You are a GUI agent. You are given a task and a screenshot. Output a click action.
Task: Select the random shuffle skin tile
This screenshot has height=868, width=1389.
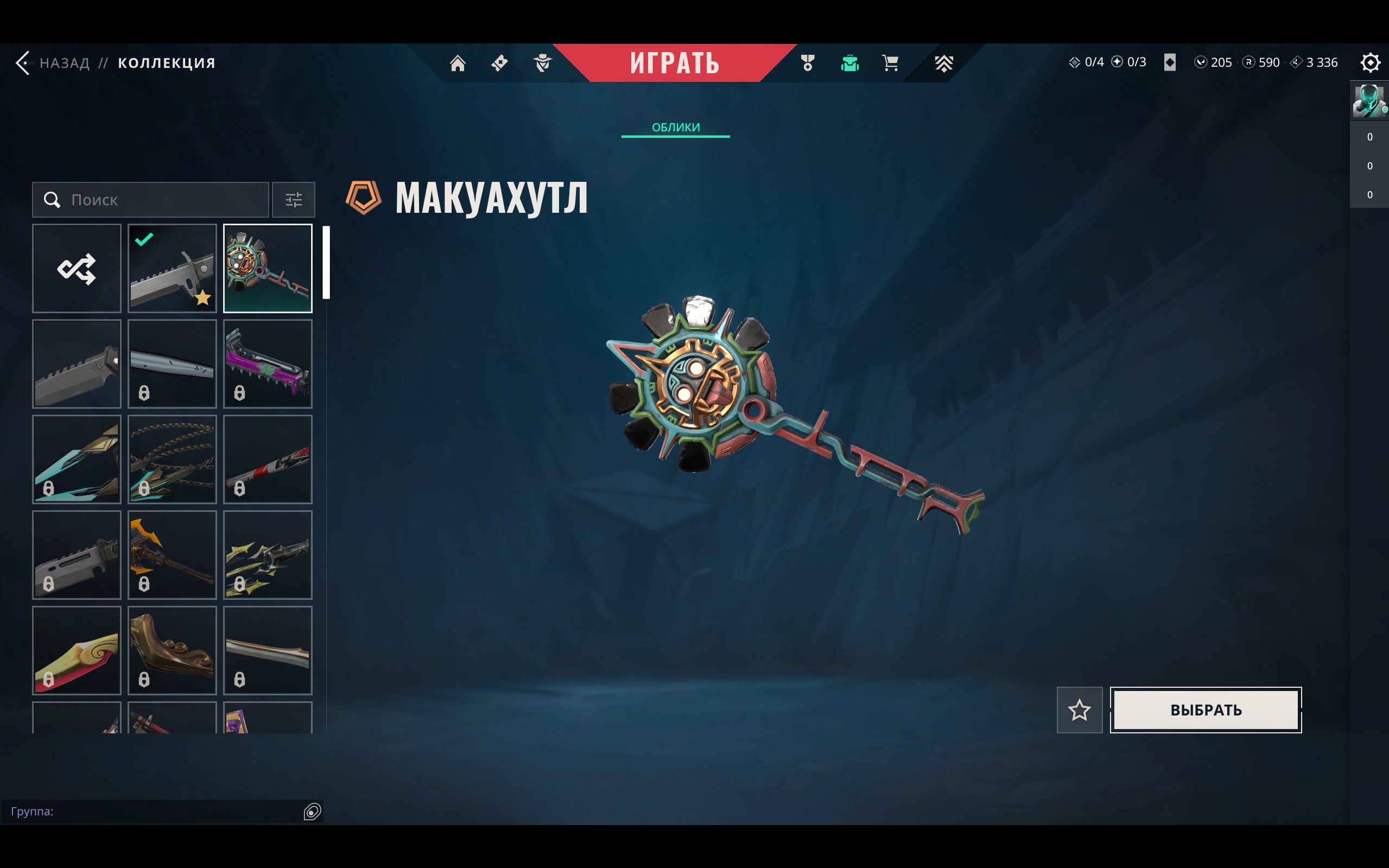pyautogui.click(x=77, y=269)
